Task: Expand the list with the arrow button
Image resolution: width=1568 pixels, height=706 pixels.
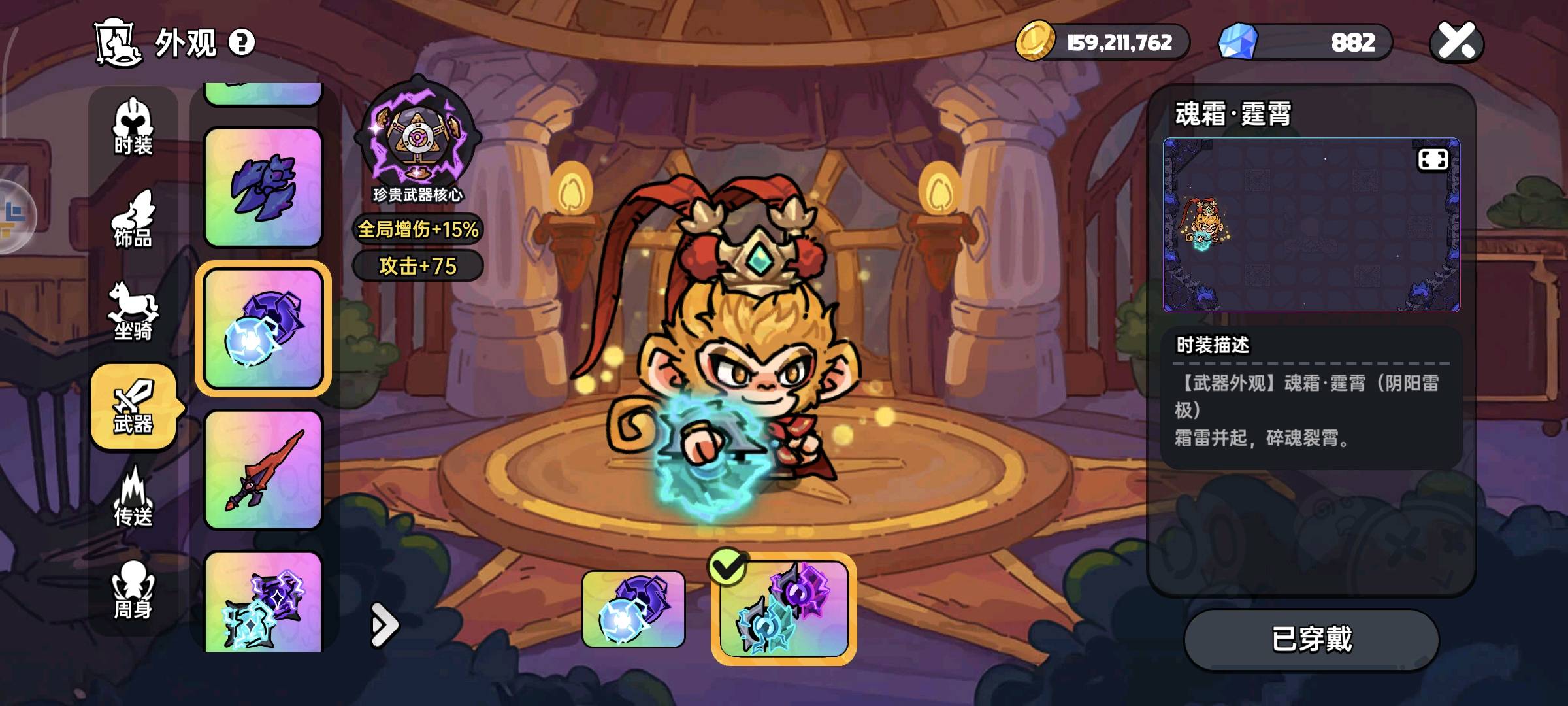Action: [384, 625]
